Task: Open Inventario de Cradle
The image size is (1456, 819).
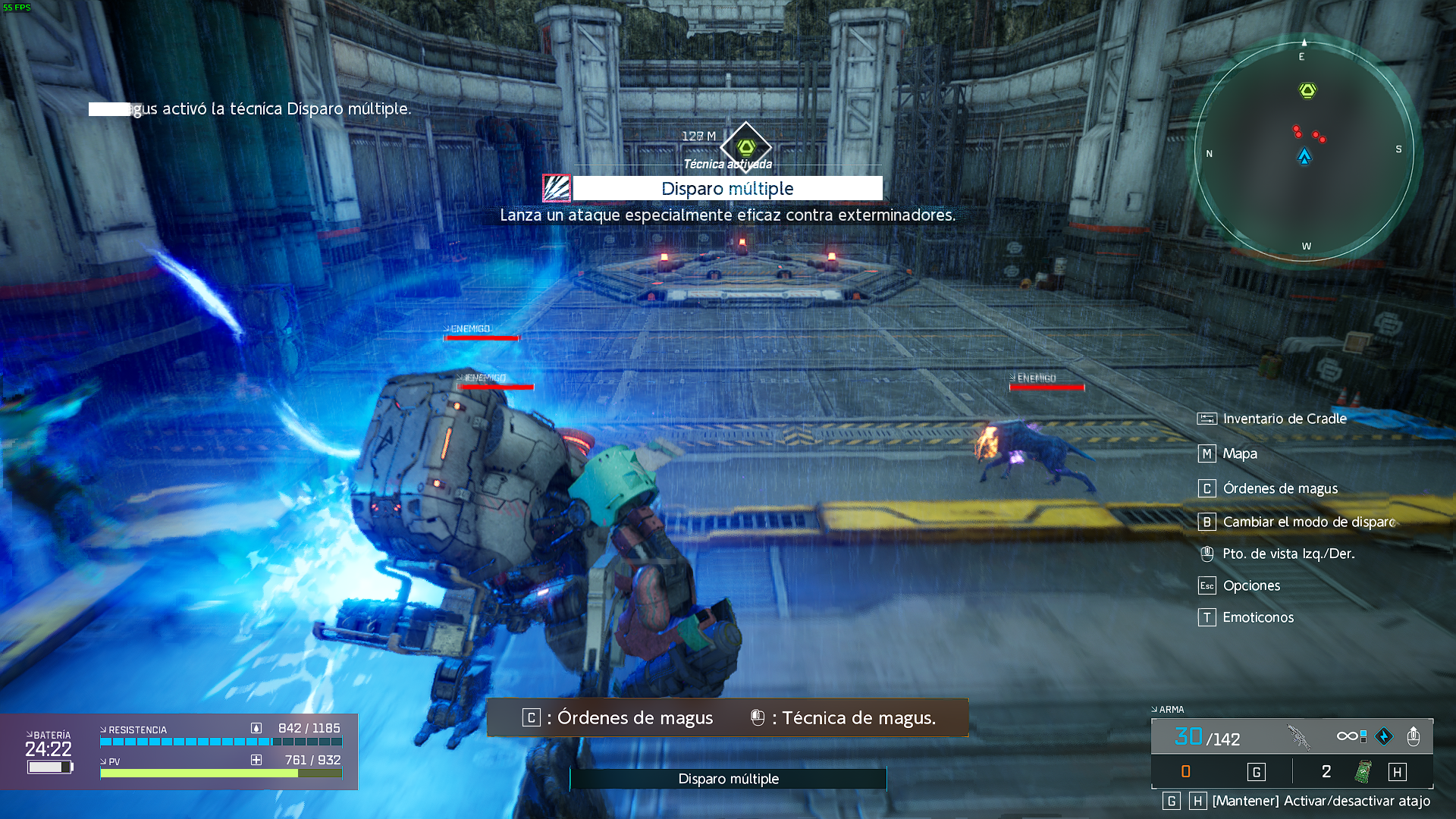Action: tap(1284, 419)
